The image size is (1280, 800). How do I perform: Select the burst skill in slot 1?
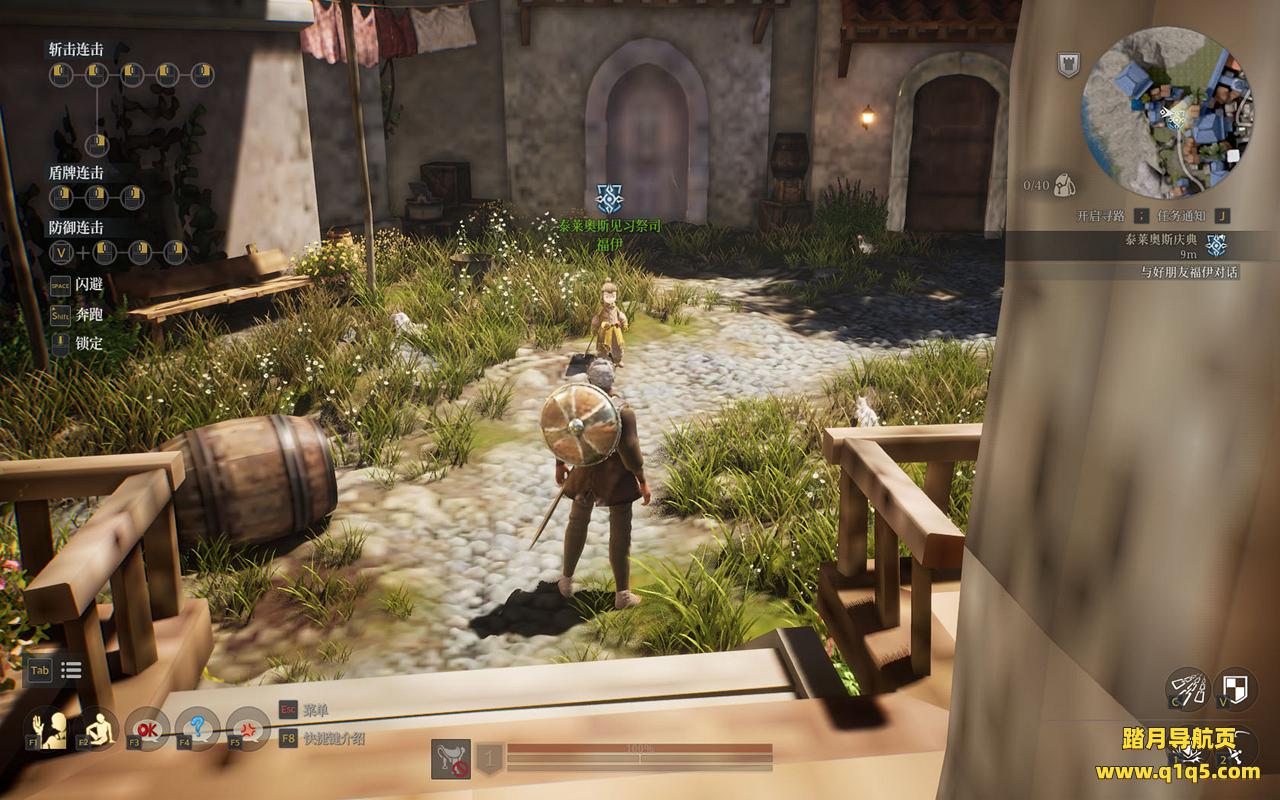click(x=1187, y=748)
